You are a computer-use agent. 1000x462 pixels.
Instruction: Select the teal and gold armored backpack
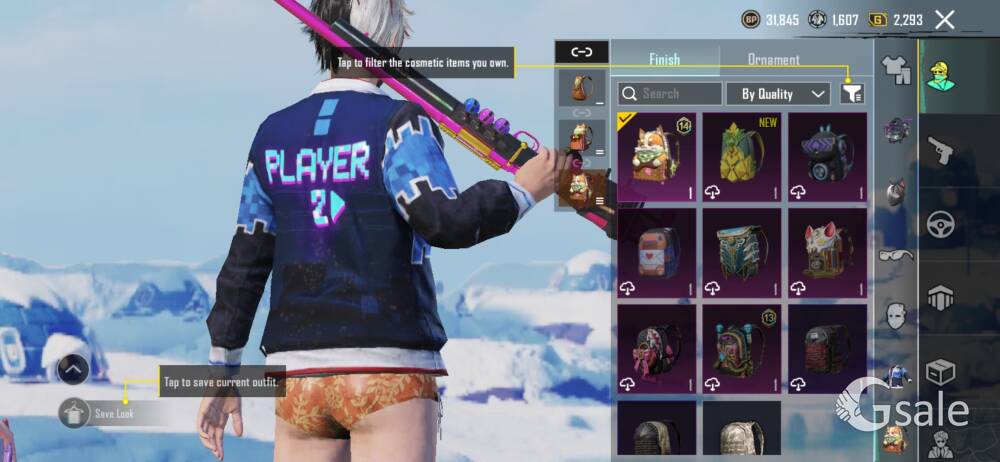[x=742, y=252]
